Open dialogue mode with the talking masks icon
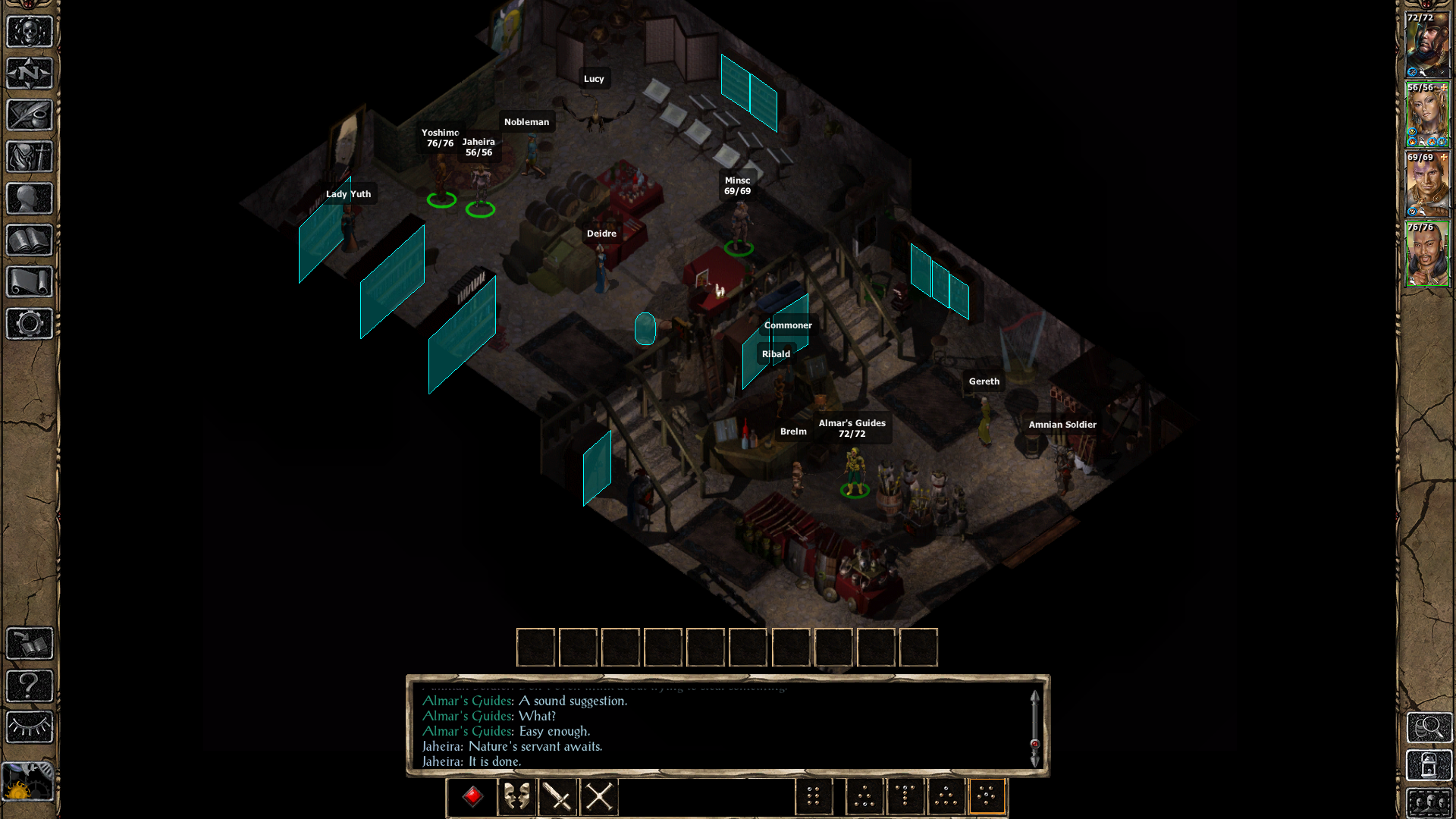The width and height of the screenshot is (1456, 819). tap(516, 795)
